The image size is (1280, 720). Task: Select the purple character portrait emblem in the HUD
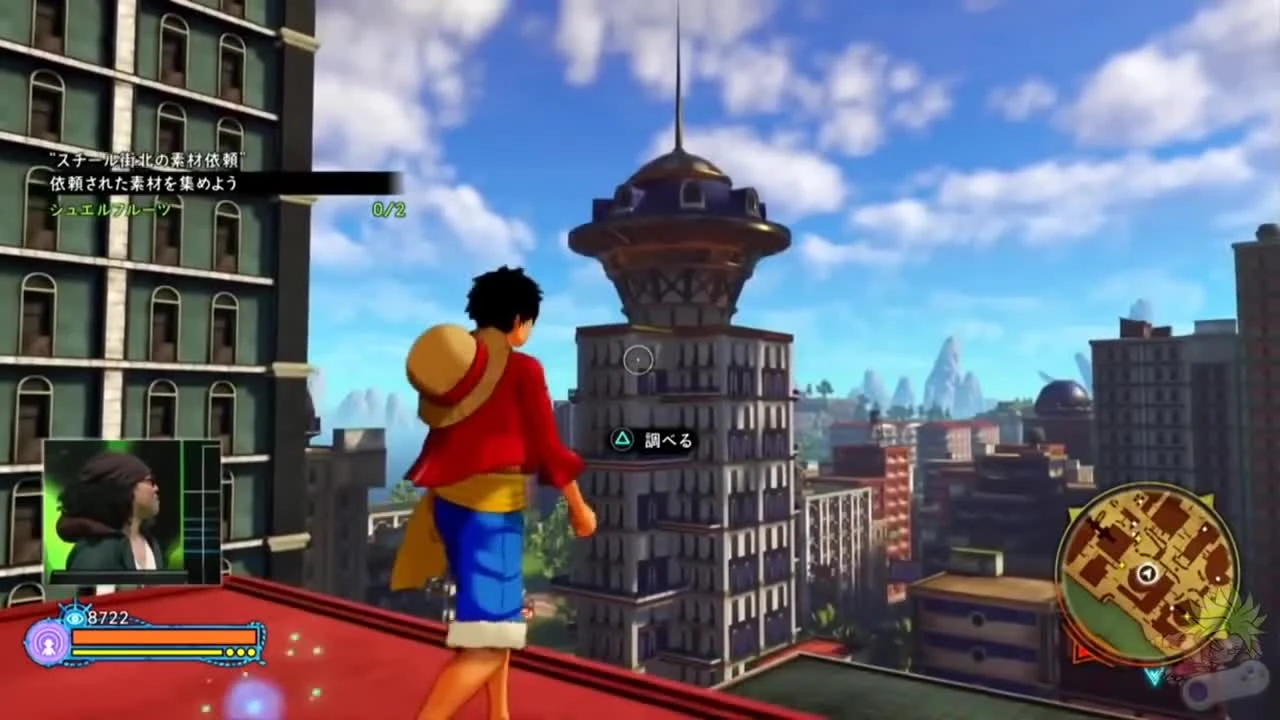[48, 647]
